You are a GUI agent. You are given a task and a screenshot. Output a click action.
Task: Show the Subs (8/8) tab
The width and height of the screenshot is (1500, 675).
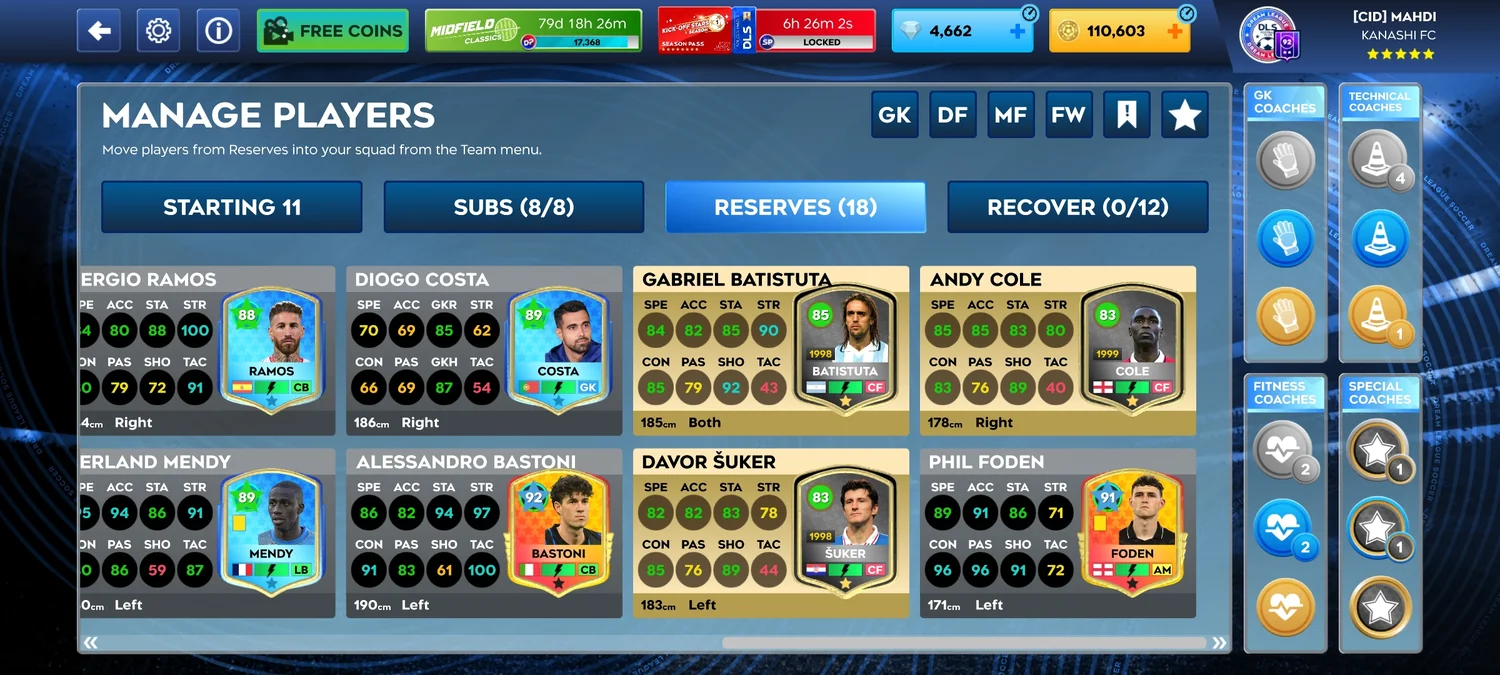point(514,207)
